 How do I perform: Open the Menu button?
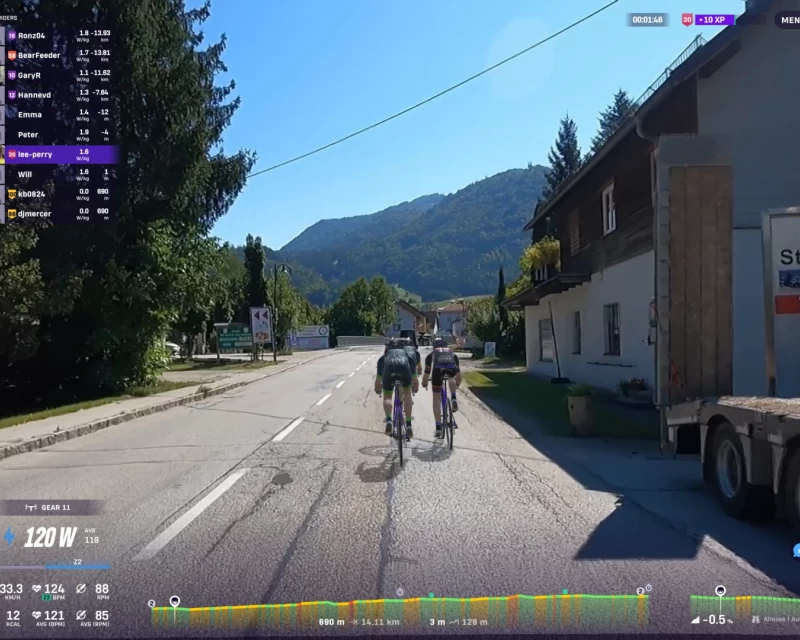(x=787, y=19)
